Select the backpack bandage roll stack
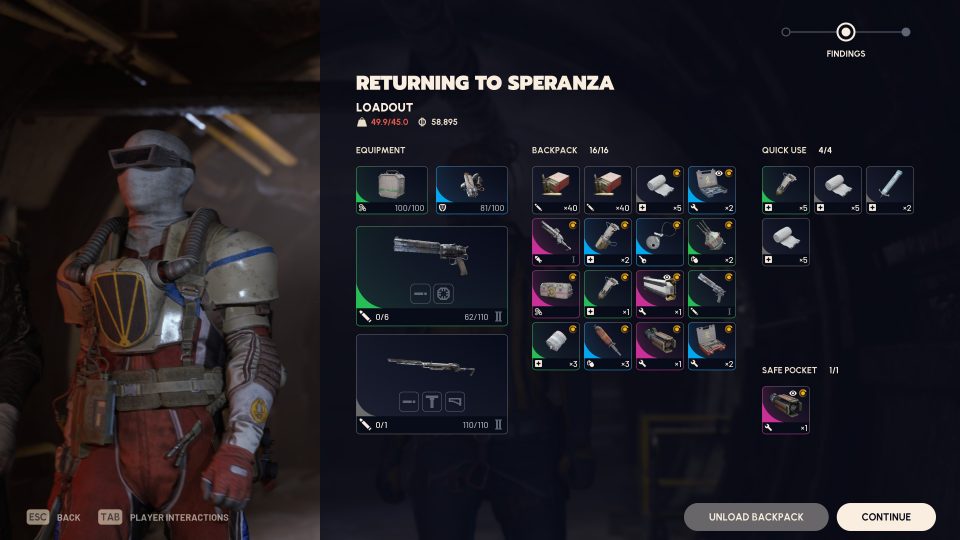 (660, 190)
